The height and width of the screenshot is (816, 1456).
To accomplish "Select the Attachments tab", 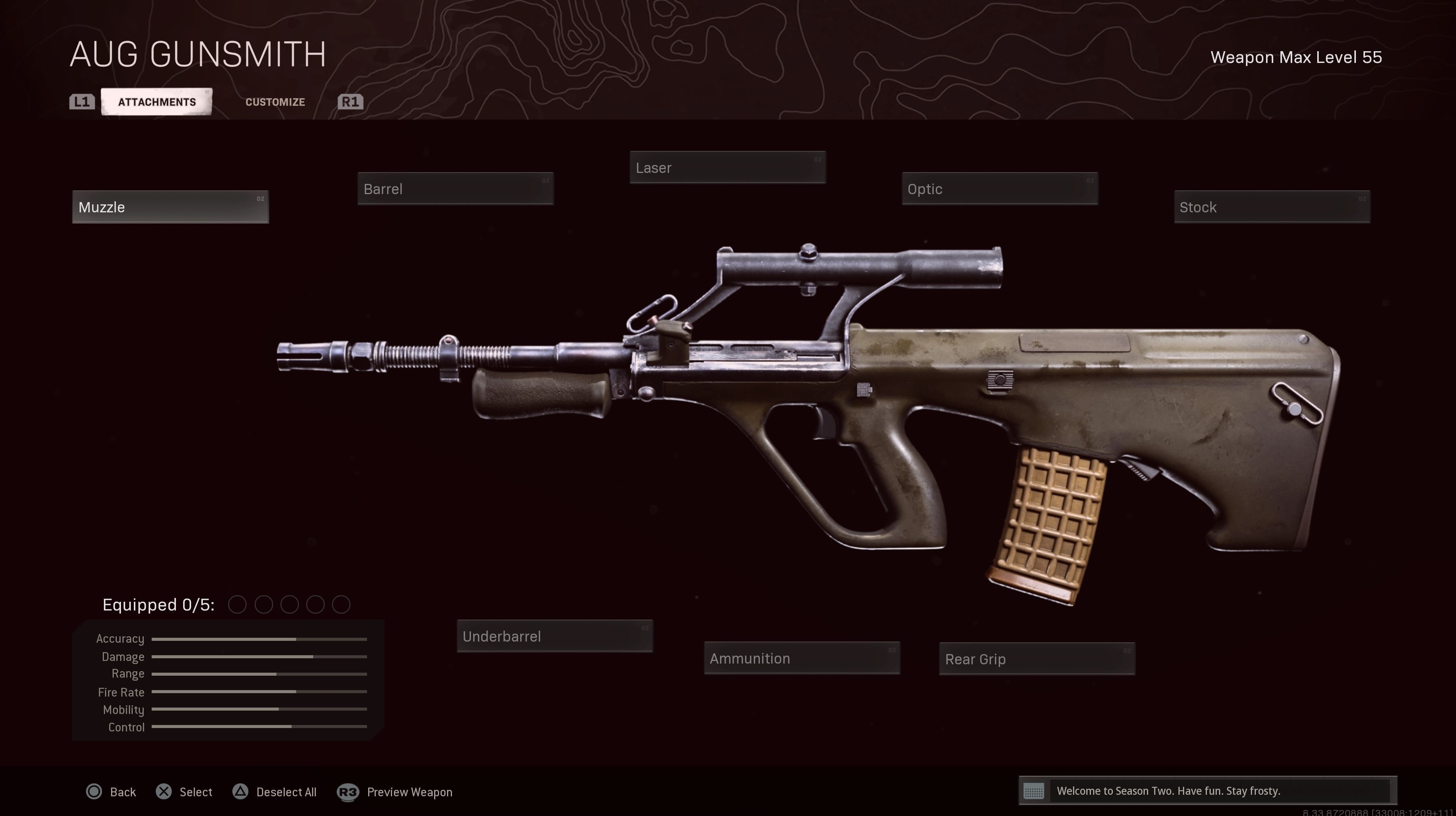I will tap(156, 102).
